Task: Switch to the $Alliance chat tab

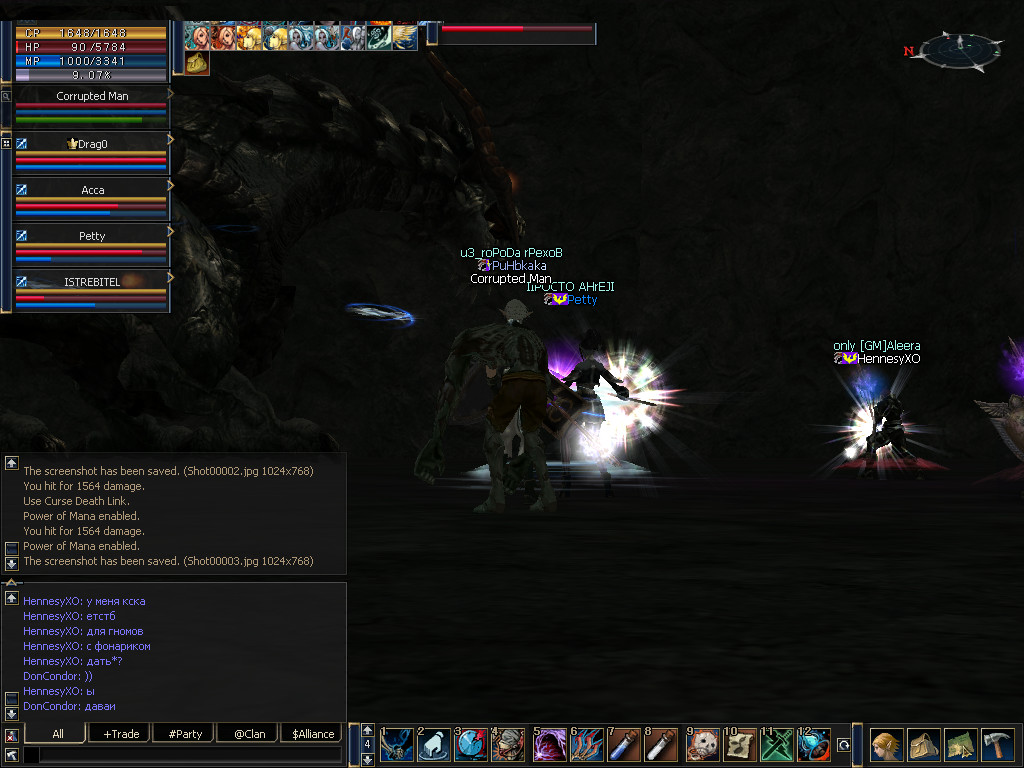Action: [313, 734]
